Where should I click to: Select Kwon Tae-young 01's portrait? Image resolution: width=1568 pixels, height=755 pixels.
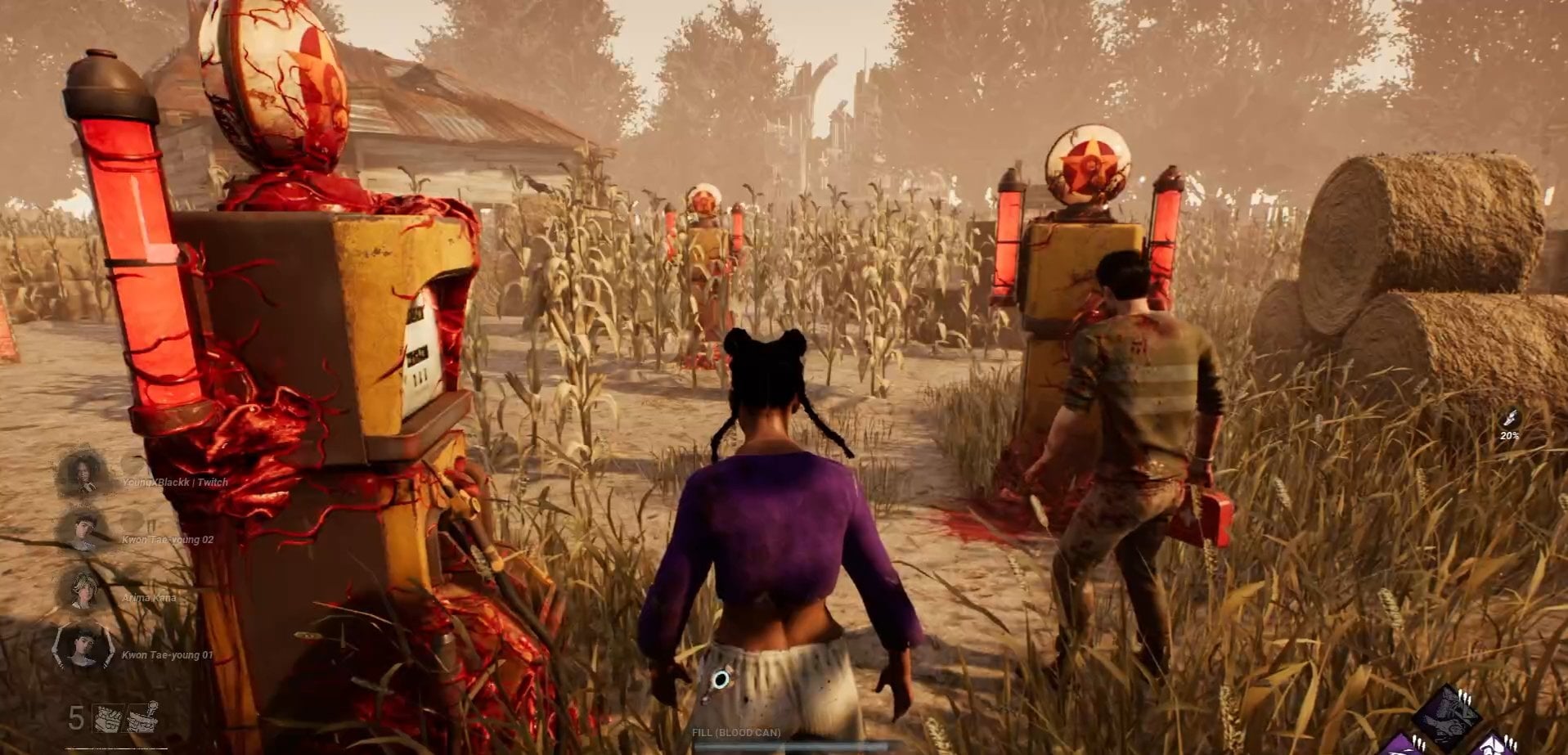[84, 646]
